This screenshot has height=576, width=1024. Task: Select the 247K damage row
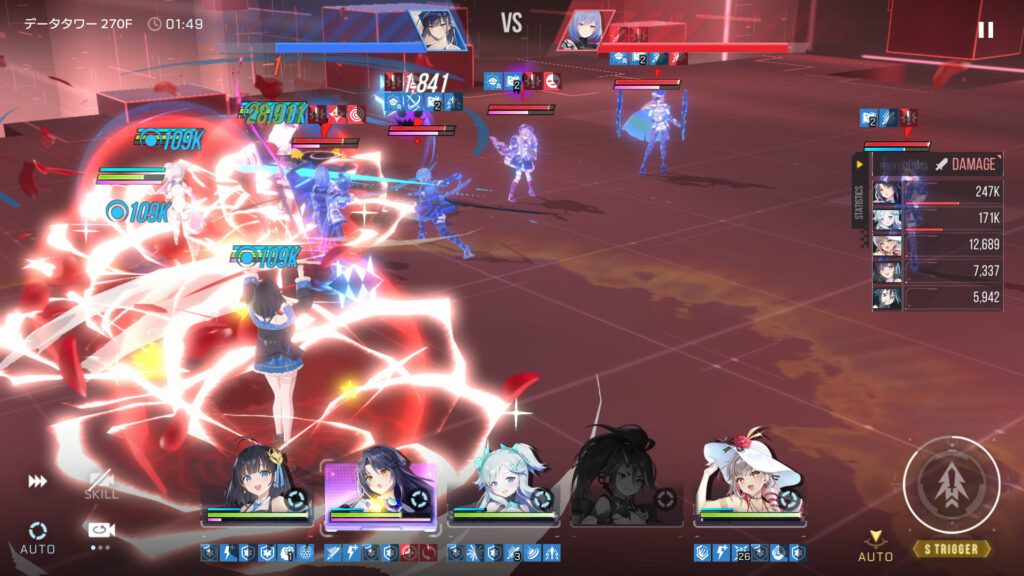[x=938, y=192]
